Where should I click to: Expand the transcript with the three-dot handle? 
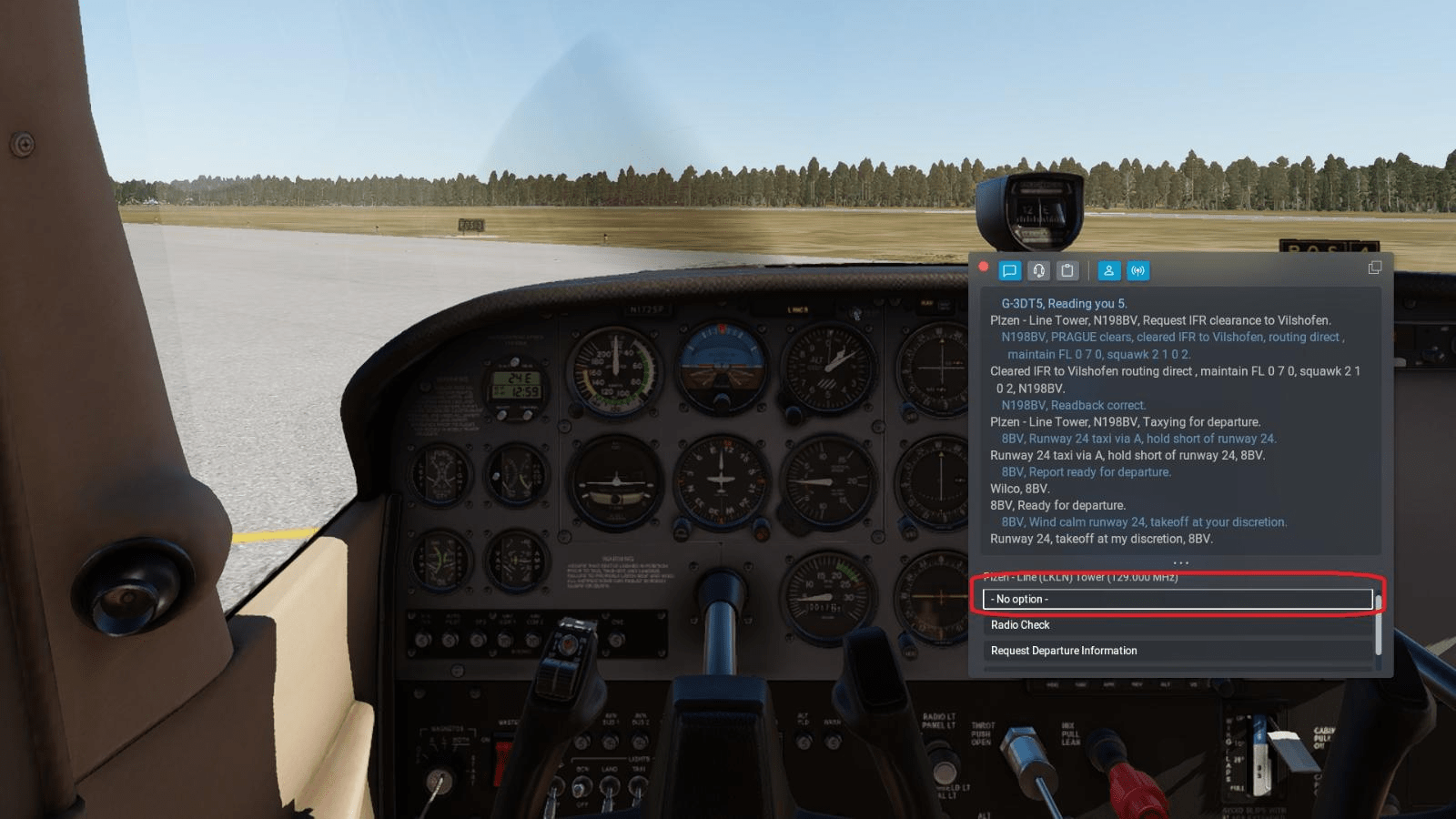click(x=1180, y=562)
